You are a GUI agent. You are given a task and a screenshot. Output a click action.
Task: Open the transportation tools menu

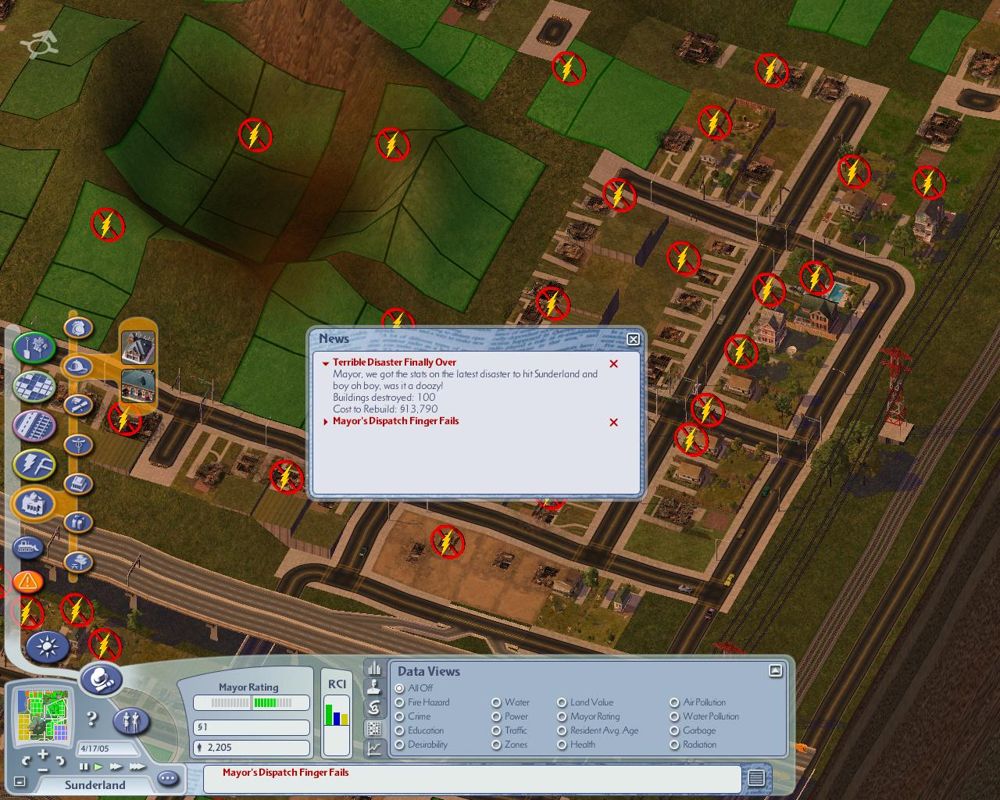click(34, 424)
